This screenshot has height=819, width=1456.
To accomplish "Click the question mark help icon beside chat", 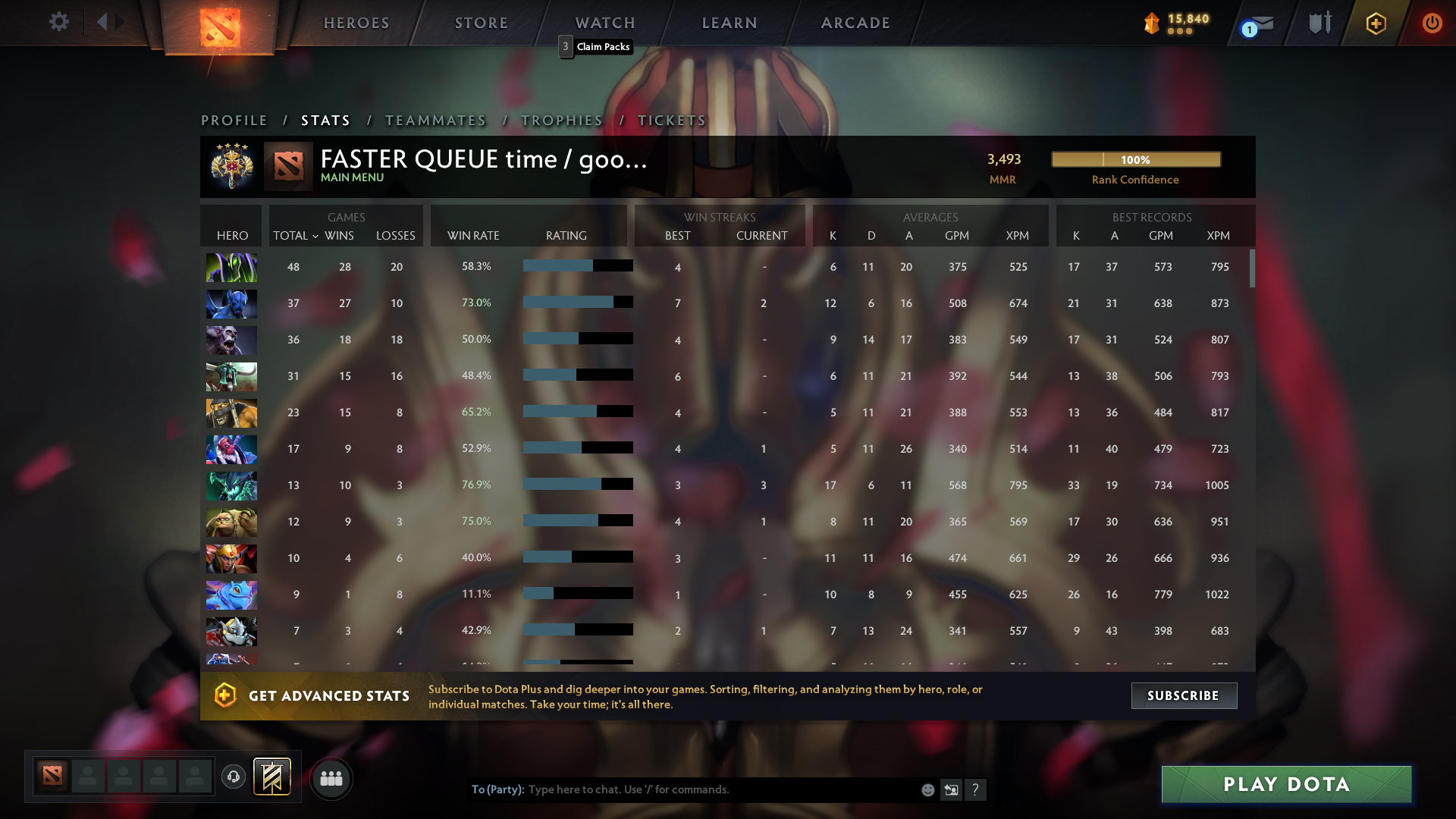I will click(976, 789).
